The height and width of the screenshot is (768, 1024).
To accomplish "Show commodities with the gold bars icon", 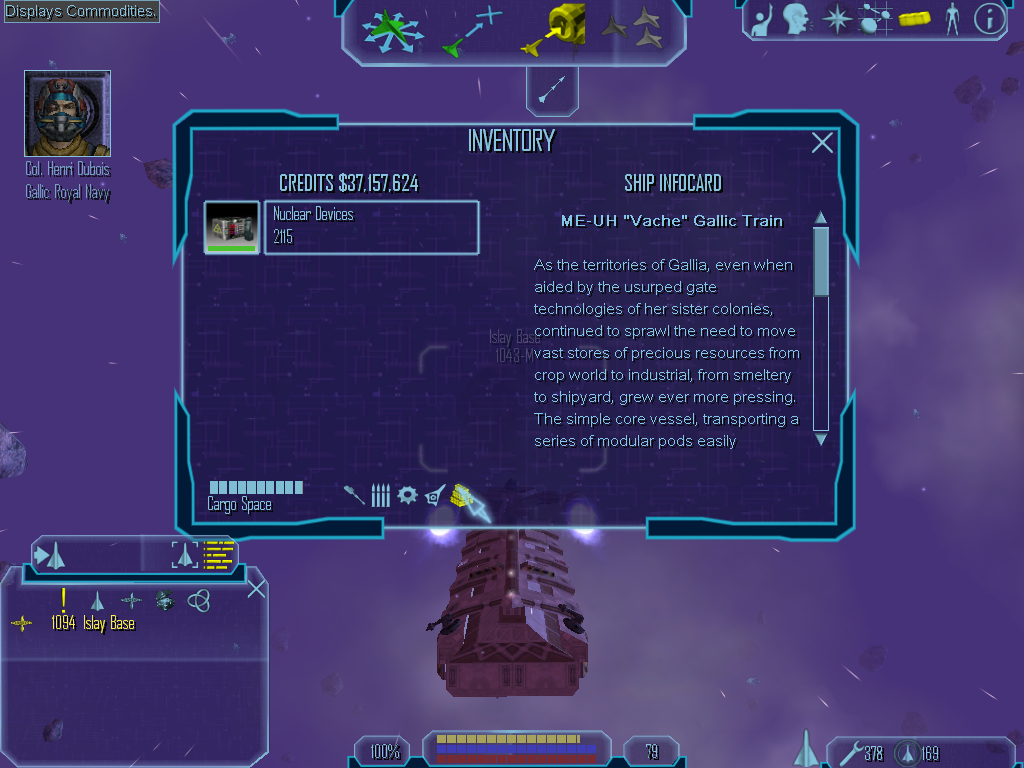I will (461, 495).
